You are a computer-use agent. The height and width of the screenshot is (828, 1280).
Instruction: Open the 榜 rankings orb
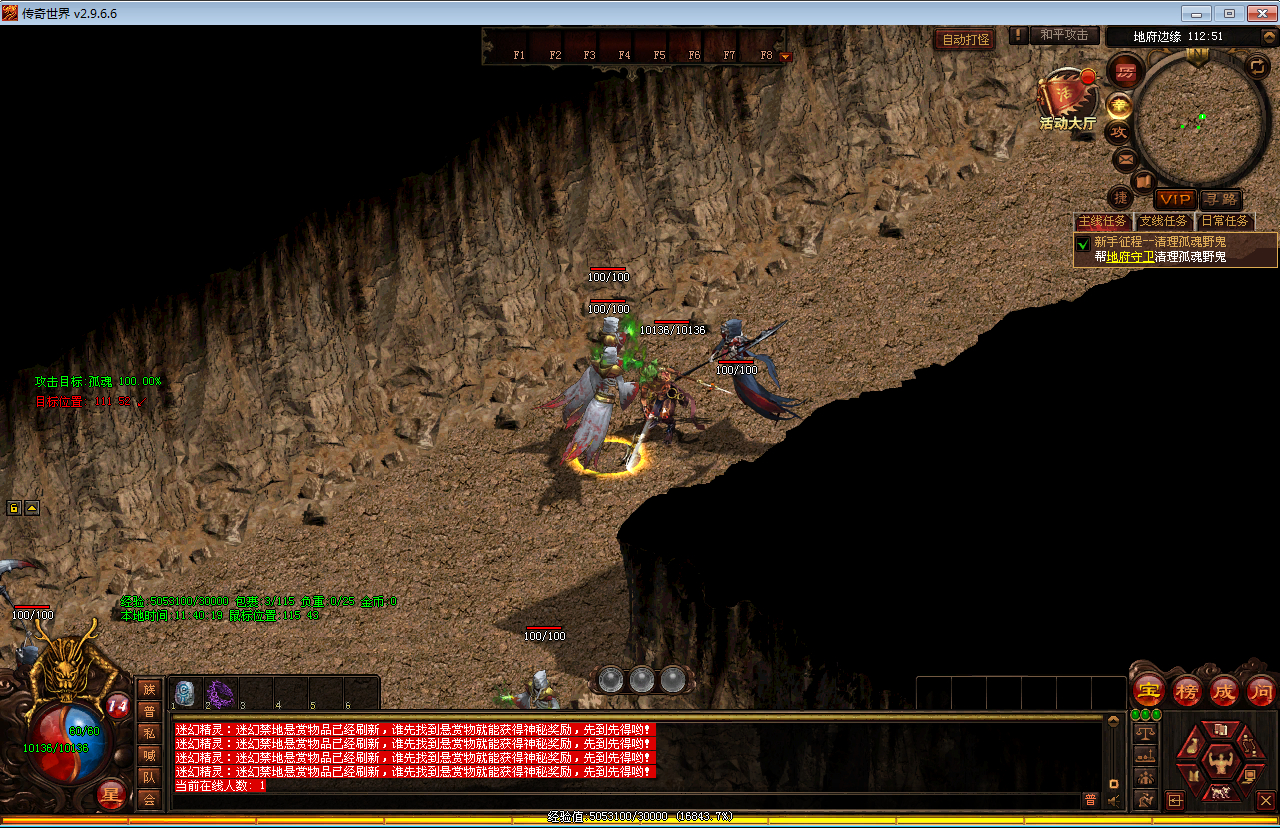1187,690
